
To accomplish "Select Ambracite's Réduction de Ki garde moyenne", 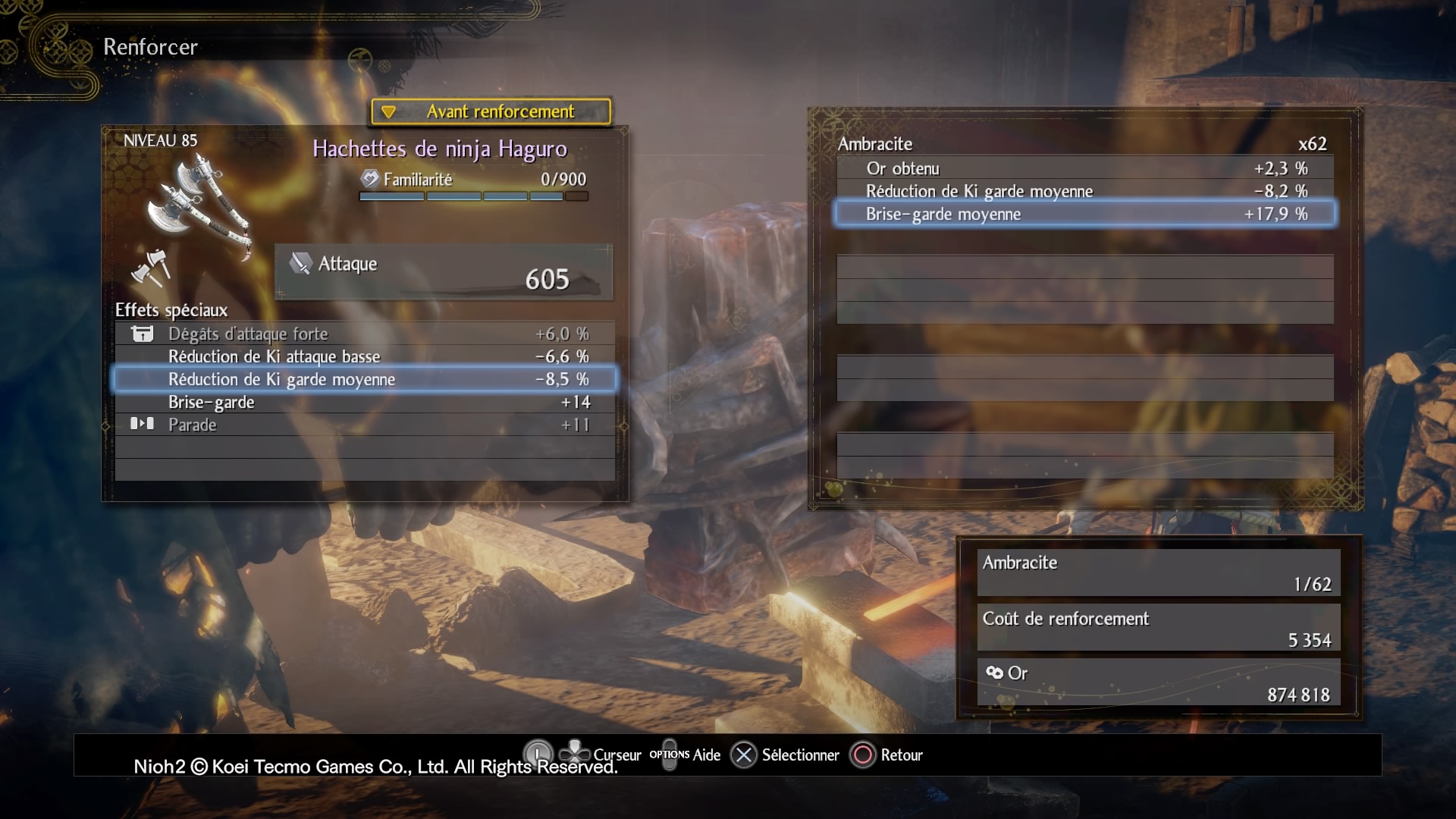I will coord(1084,191).
